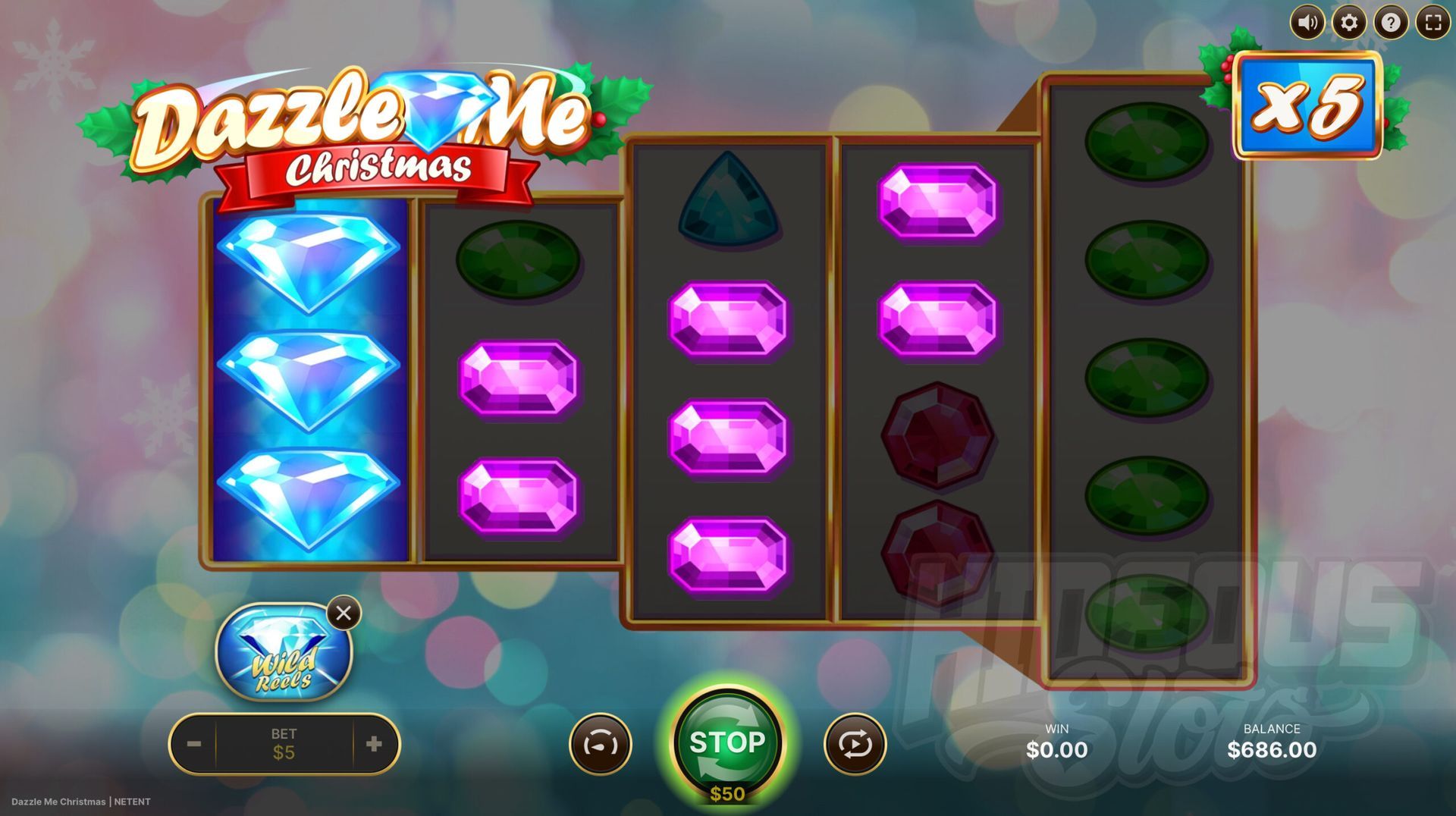Open the $5 bet amount display
Screen dimensions: 1456x816
[284, 744]
